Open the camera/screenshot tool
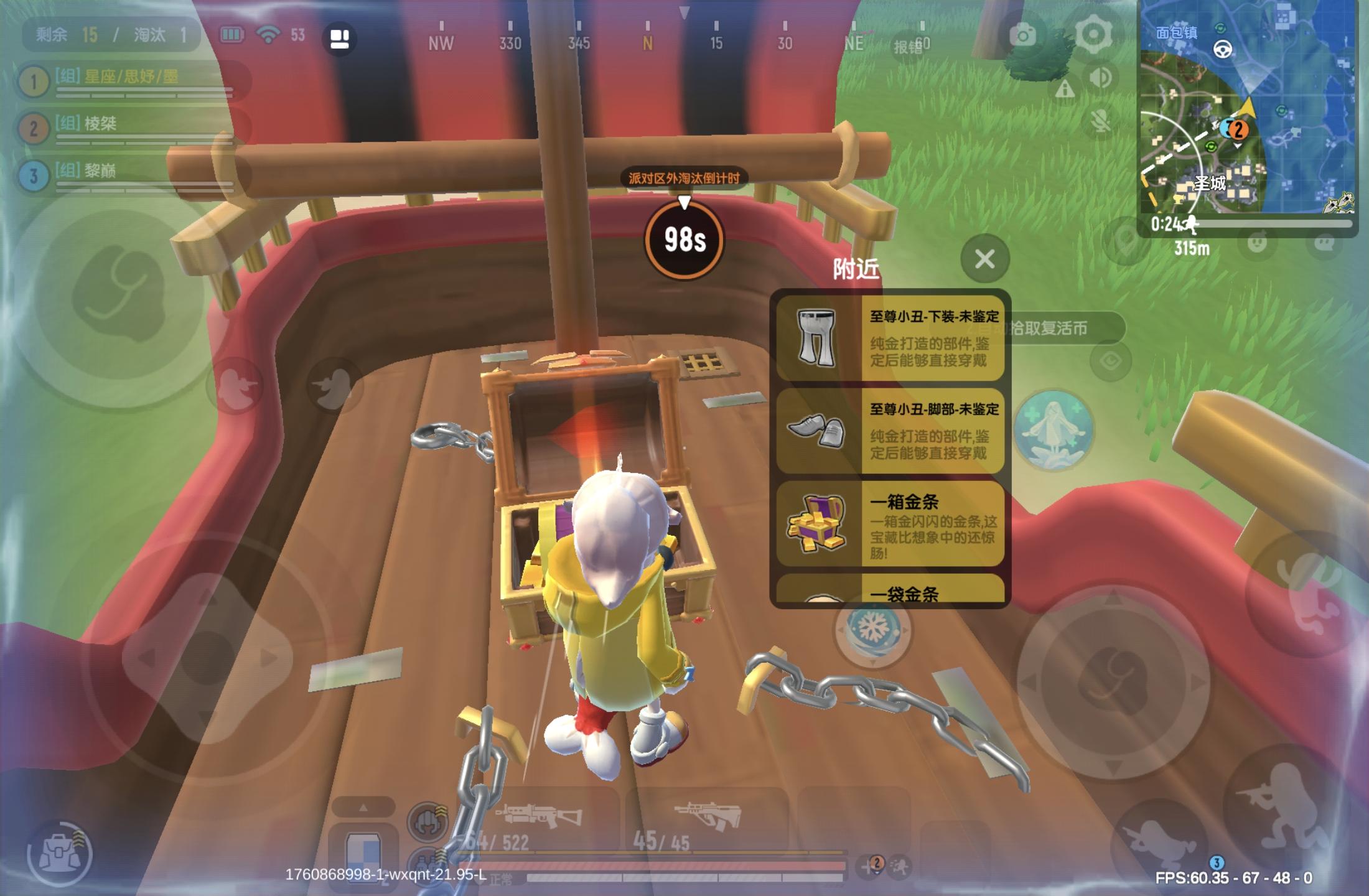Image resolution: width=1369 pixels, height=896 pixels. [x=1024, y=35]
